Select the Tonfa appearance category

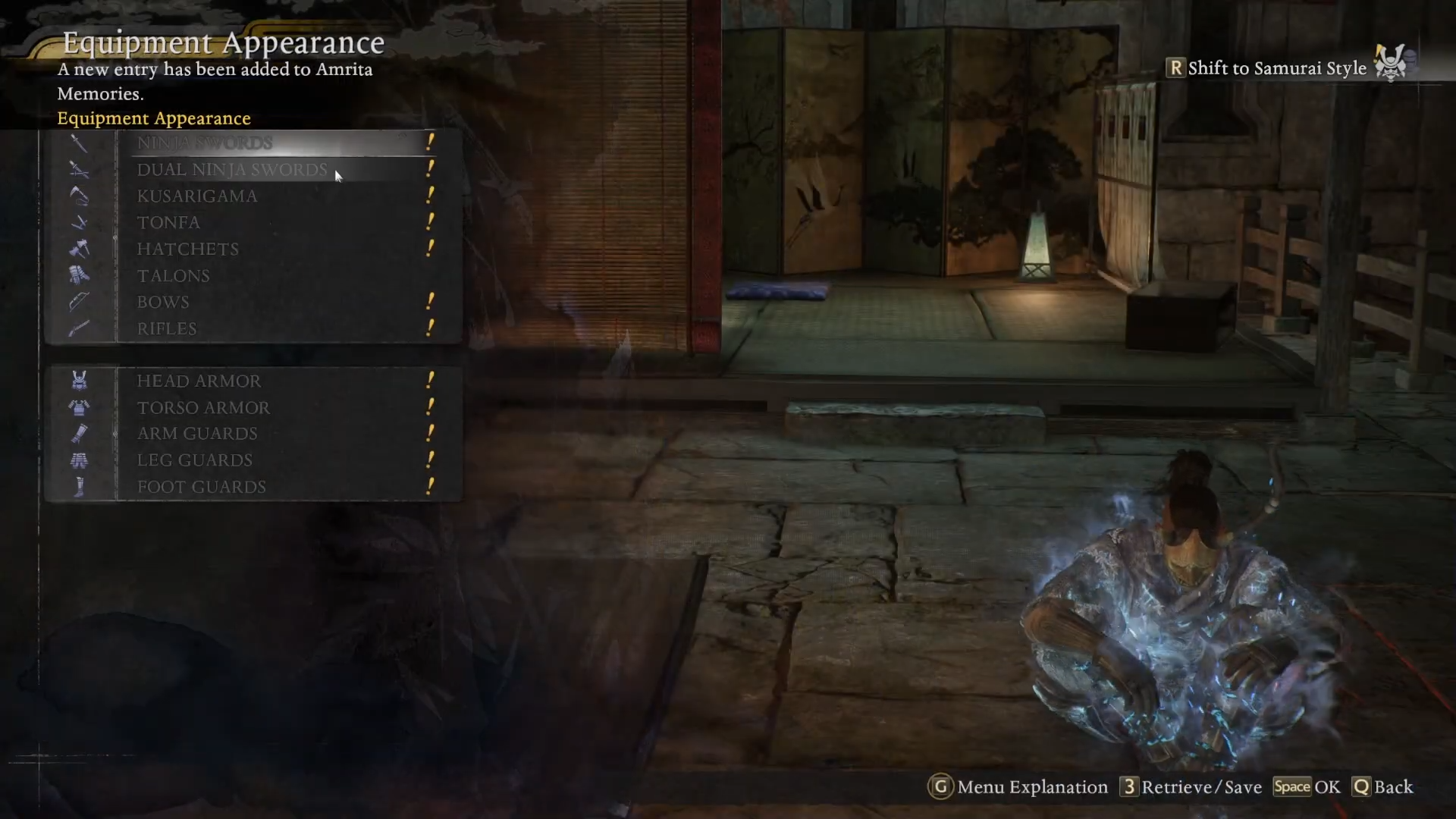[x=168, y=223]
